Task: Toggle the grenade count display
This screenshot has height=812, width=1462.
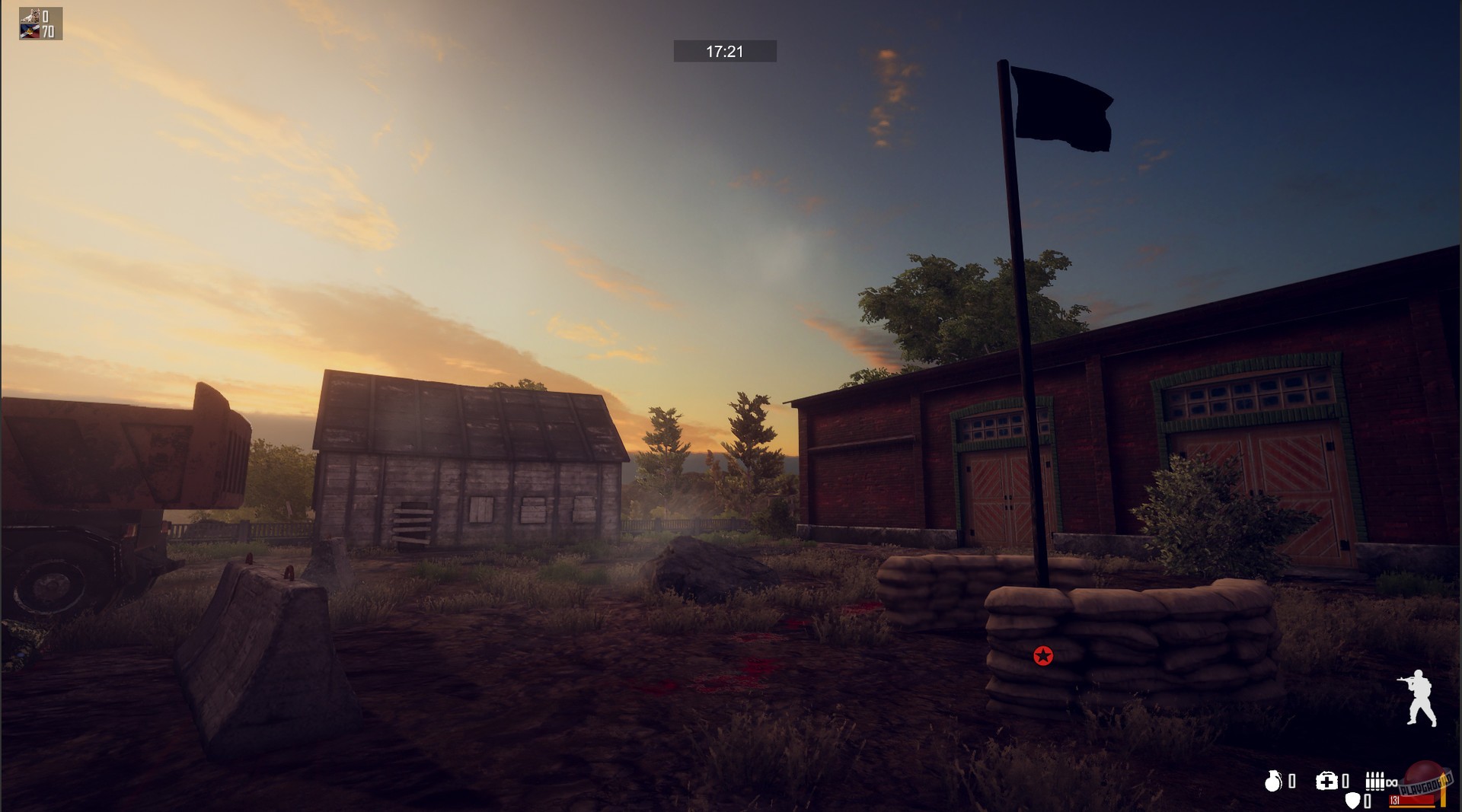Action: [x=1292, y=781]
